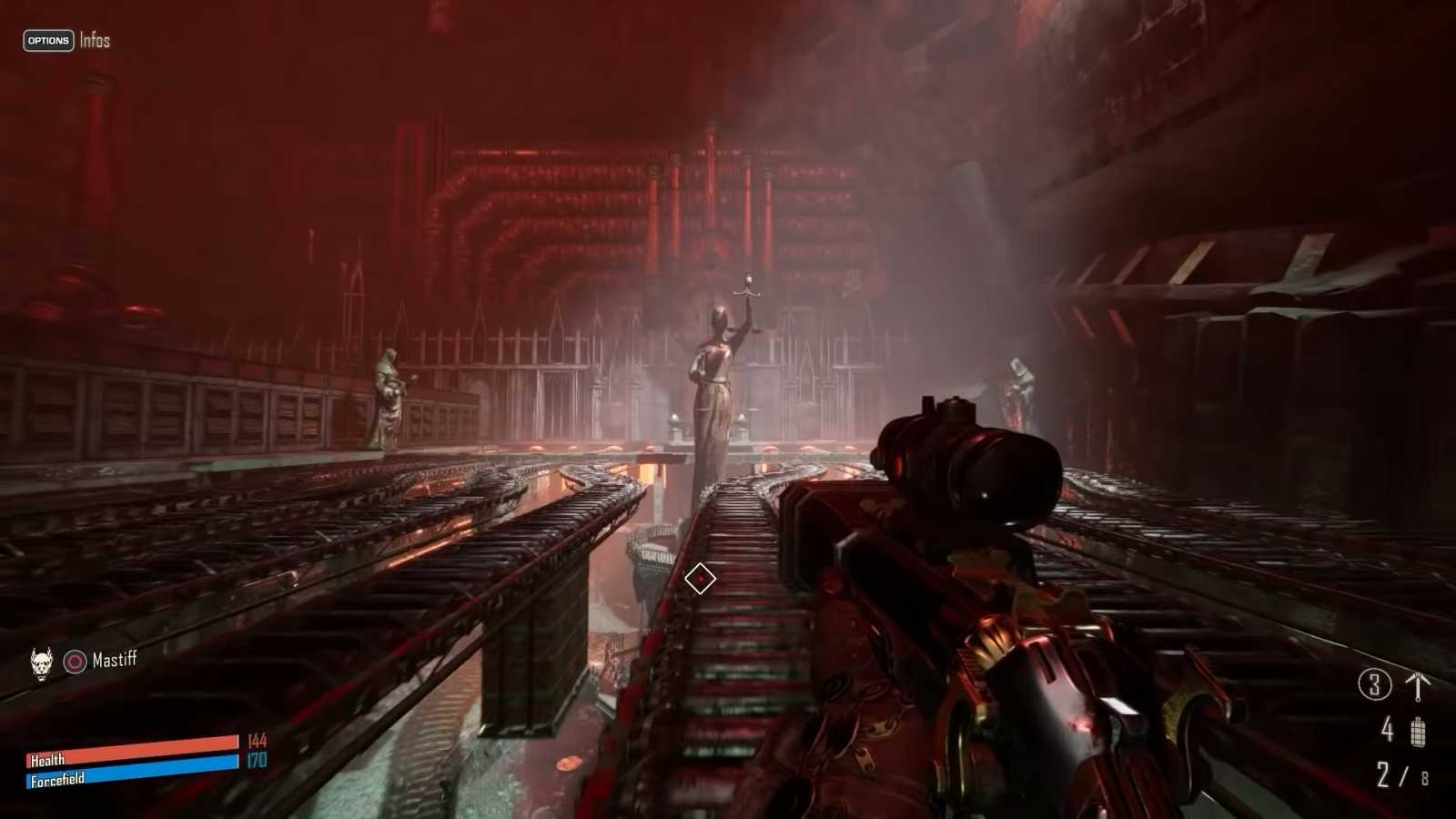This screenshot has height=819, width=1456.
Task: Expand the grenade count 4 indicator
Action: pos(1385,728)
